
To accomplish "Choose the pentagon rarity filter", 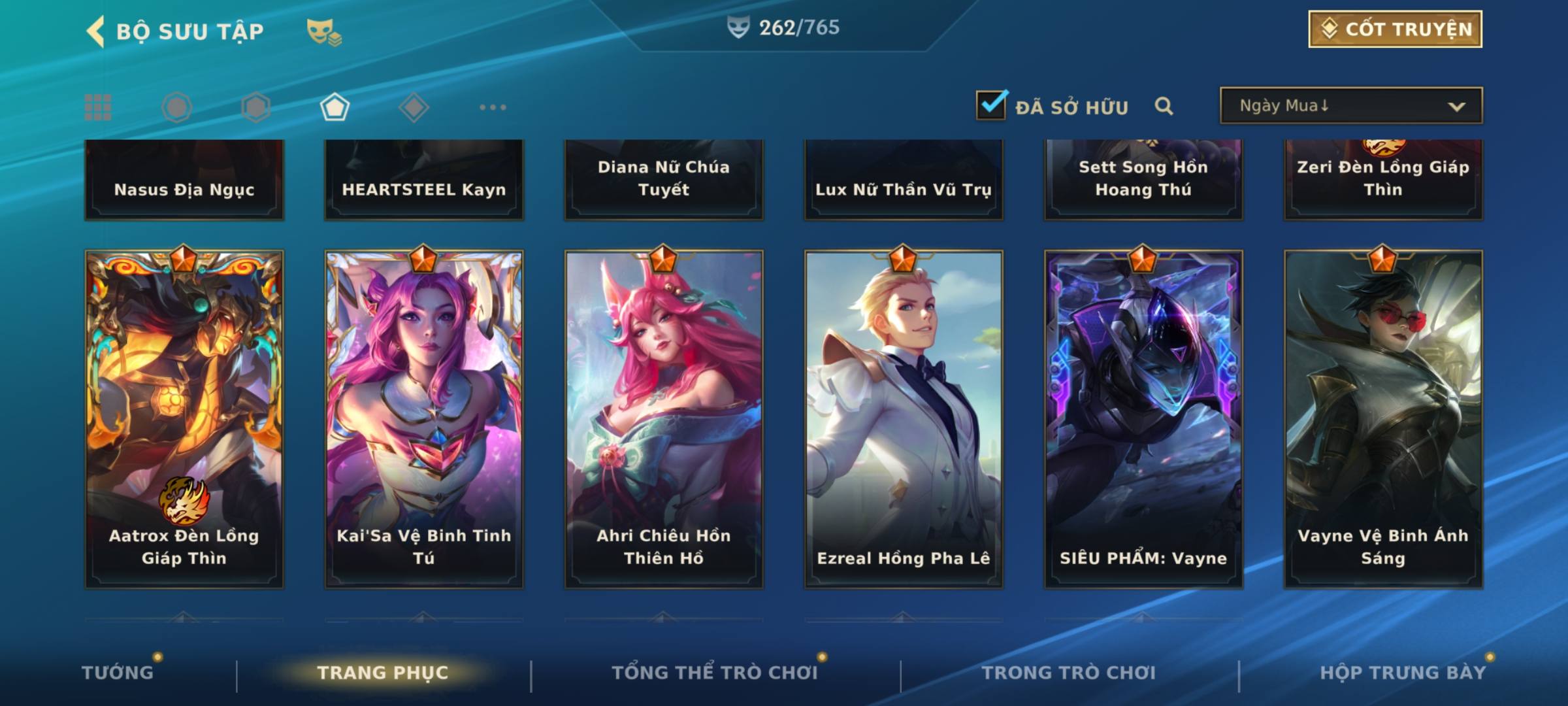I will click(x=335, y=107).
